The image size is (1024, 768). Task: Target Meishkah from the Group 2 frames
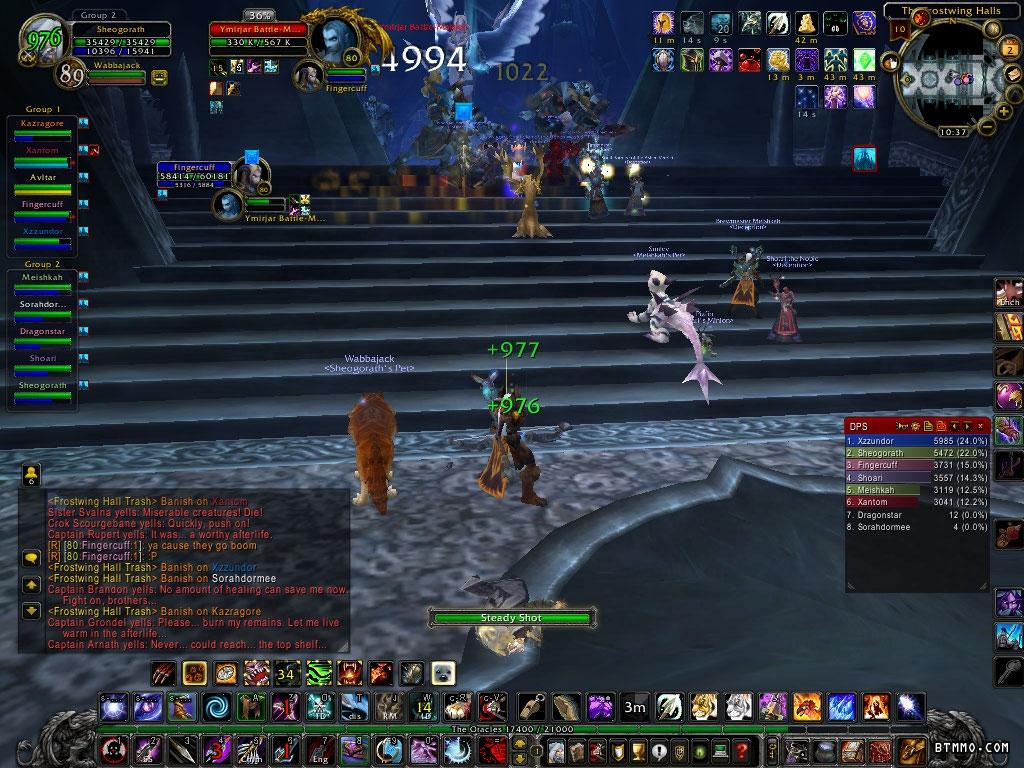point(43,277)
